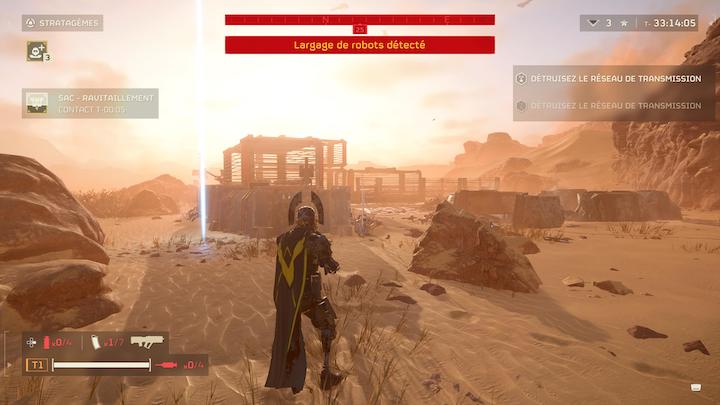This screenshot has width=720, height=405.
Task: Choose the Sac - Ravitaillement stratagem entry
Action: pyautogui.click(x=90, y=103)
